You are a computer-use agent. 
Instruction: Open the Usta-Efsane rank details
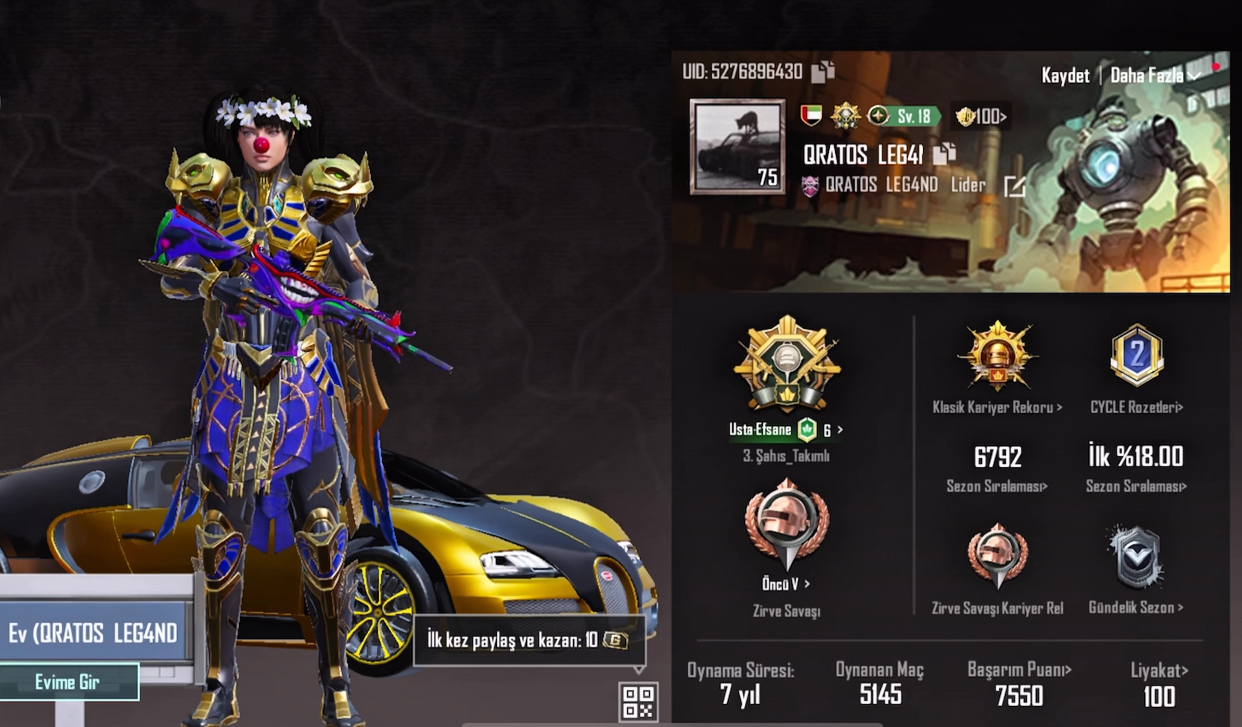point(786,430)
